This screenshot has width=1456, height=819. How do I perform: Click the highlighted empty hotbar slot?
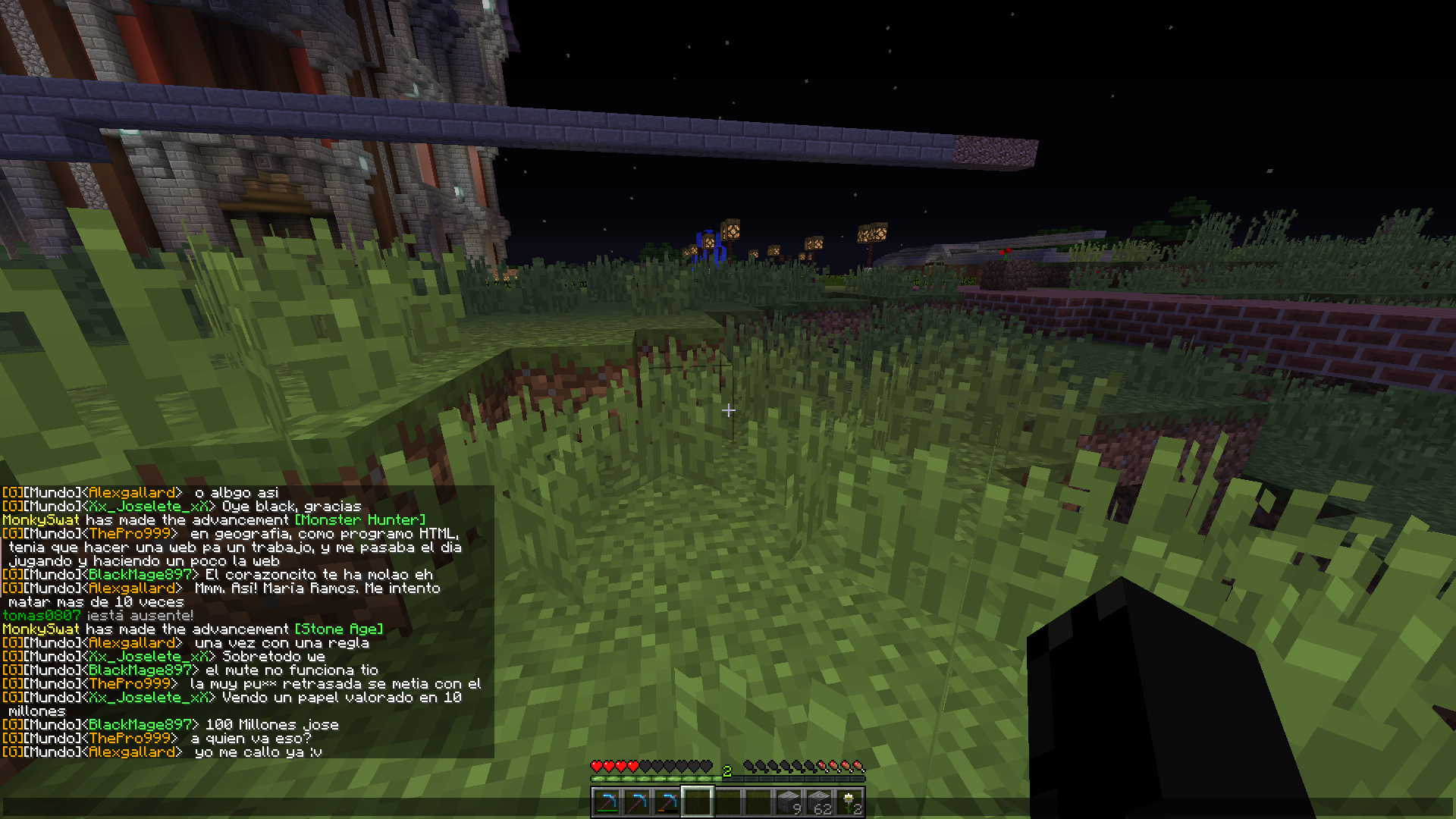pos(698,802)
